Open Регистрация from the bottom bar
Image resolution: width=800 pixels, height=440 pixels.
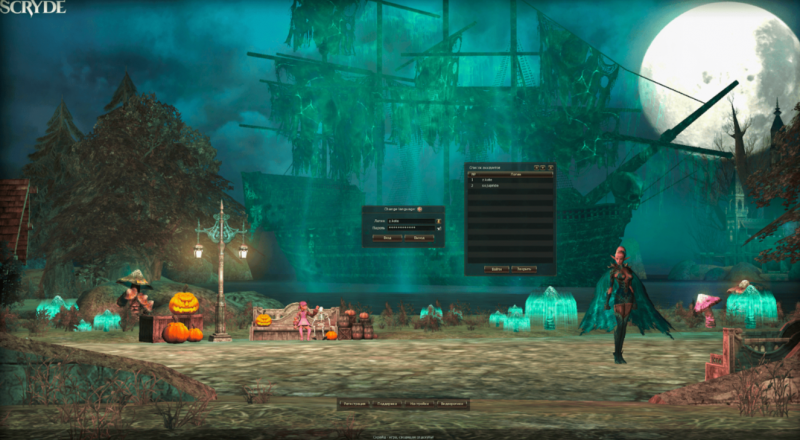353,404
